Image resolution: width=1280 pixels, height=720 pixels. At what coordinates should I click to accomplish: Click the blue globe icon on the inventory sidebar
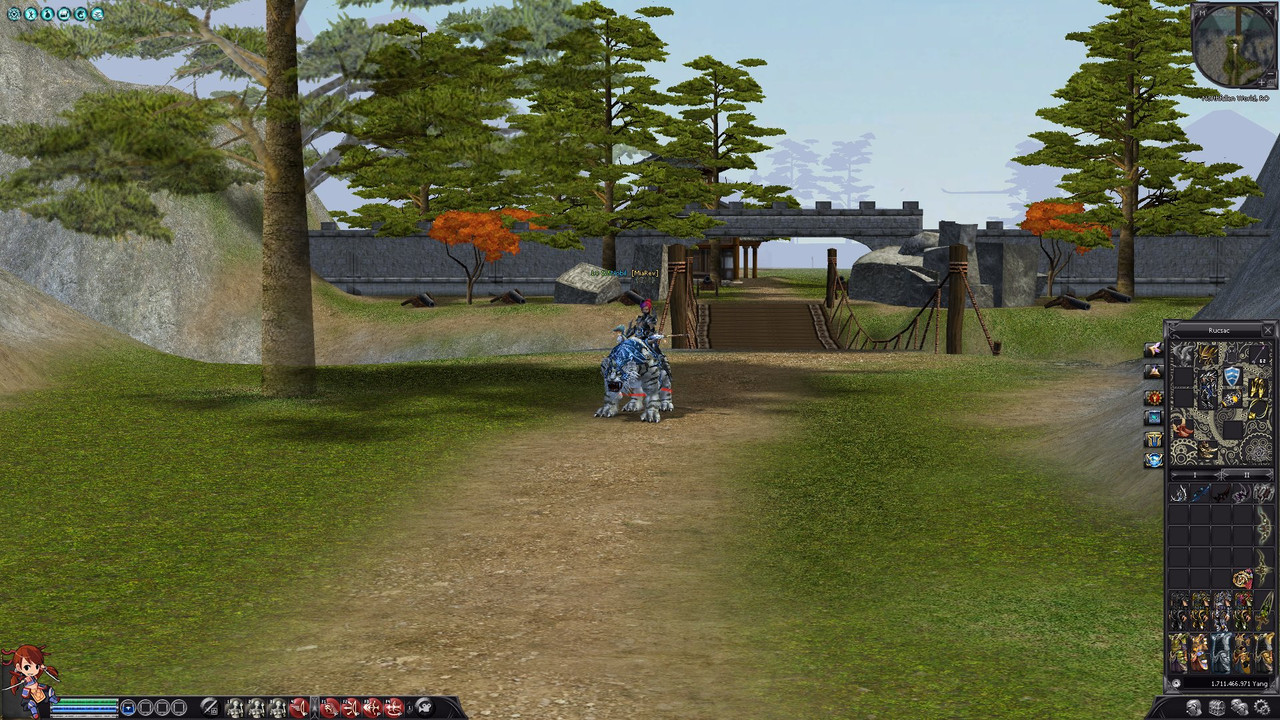coord(1153,458)
